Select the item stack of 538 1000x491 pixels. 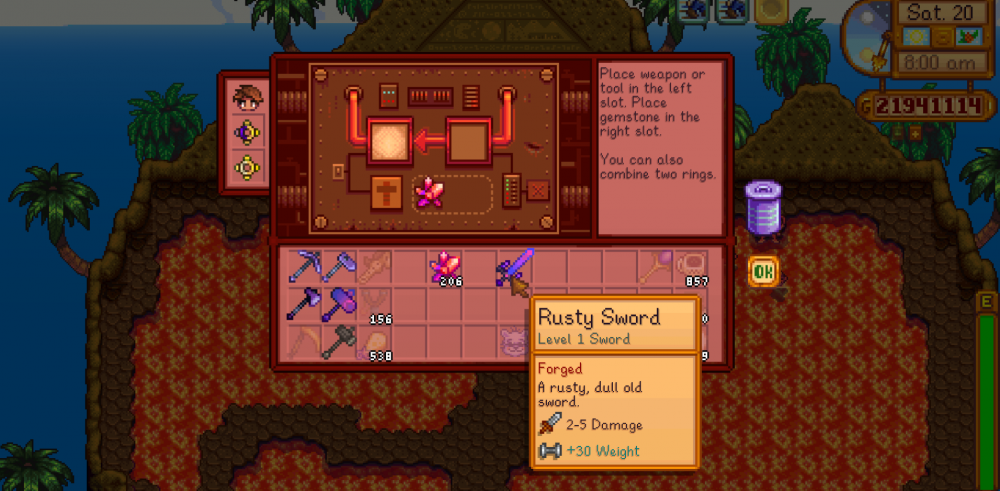[x=374, y=340]
